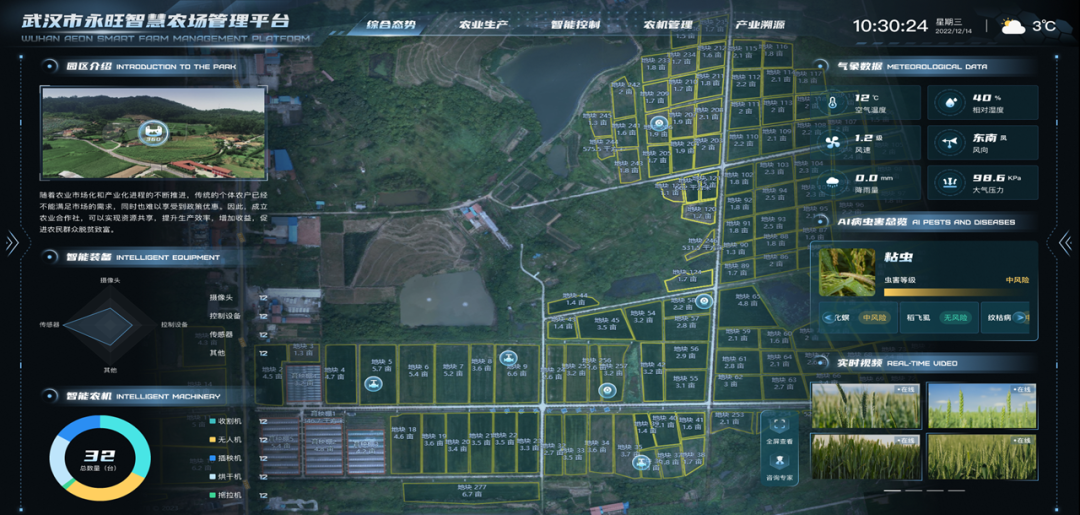
Task: Switch to the 综合态势 tab
Action: point(391,25)
